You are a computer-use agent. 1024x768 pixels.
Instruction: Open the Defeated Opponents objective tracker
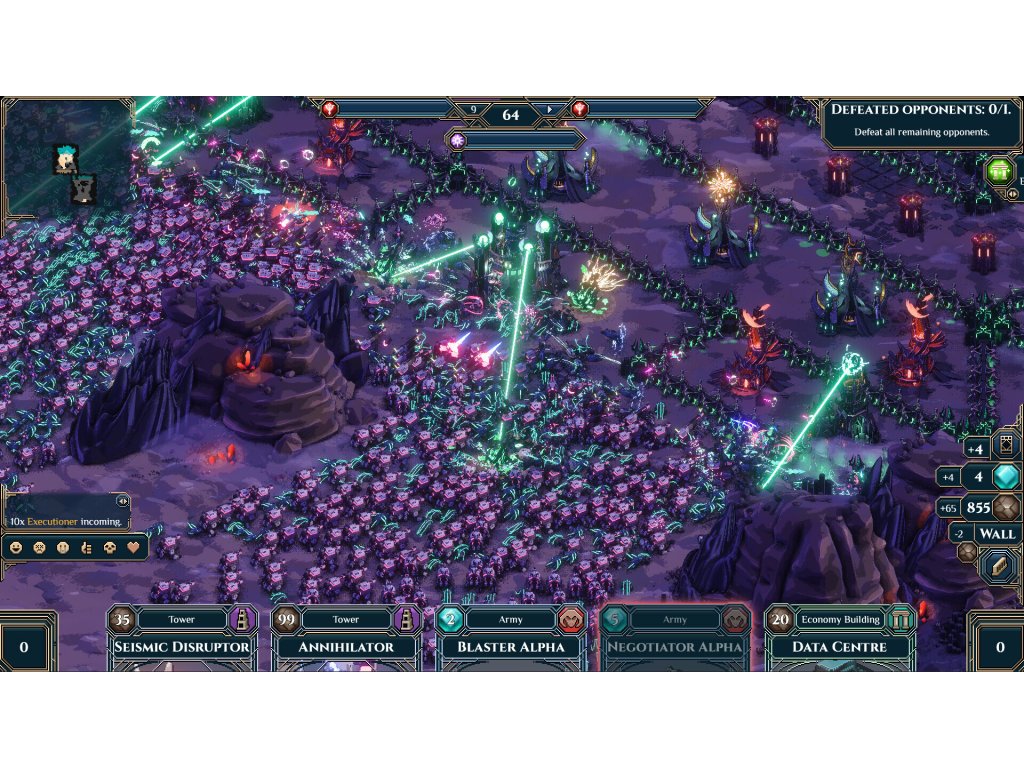[x=921, y=120]
